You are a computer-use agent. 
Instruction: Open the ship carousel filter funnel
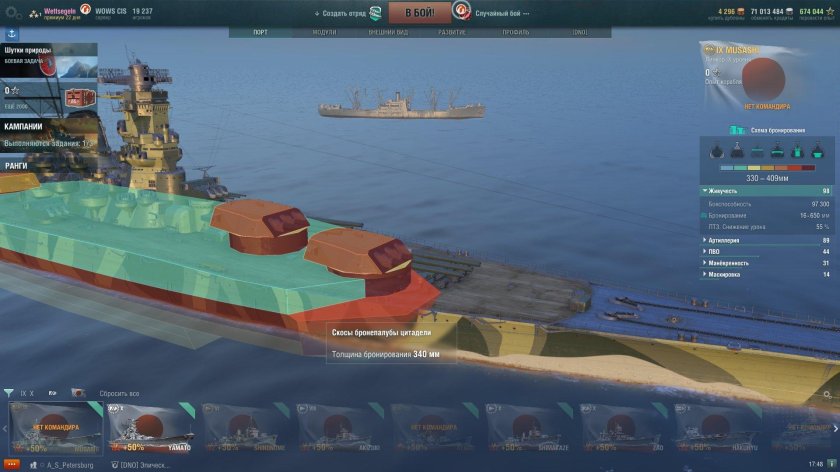point(9,393)
